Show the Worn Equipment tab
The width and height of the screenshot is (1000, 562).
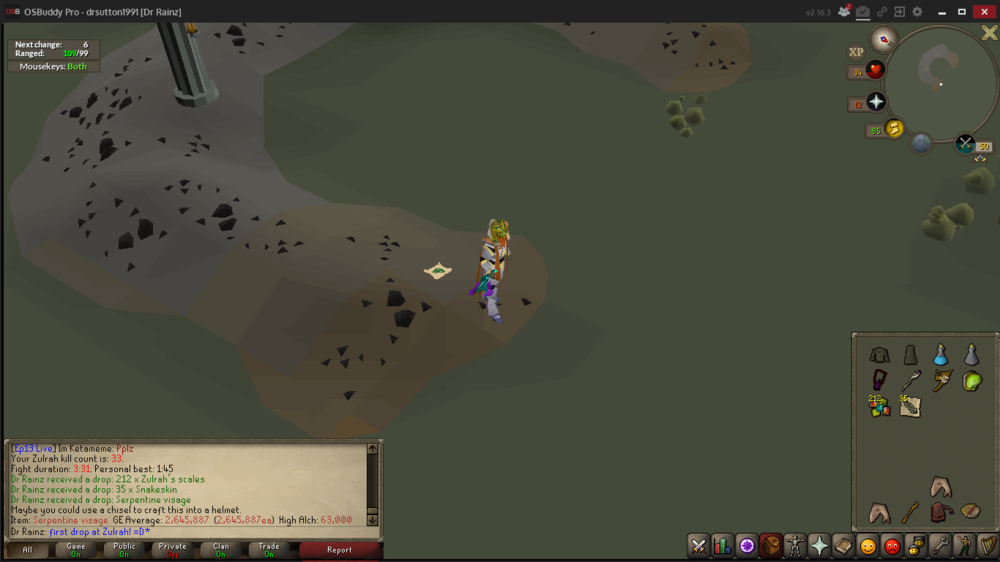point(795,546)
